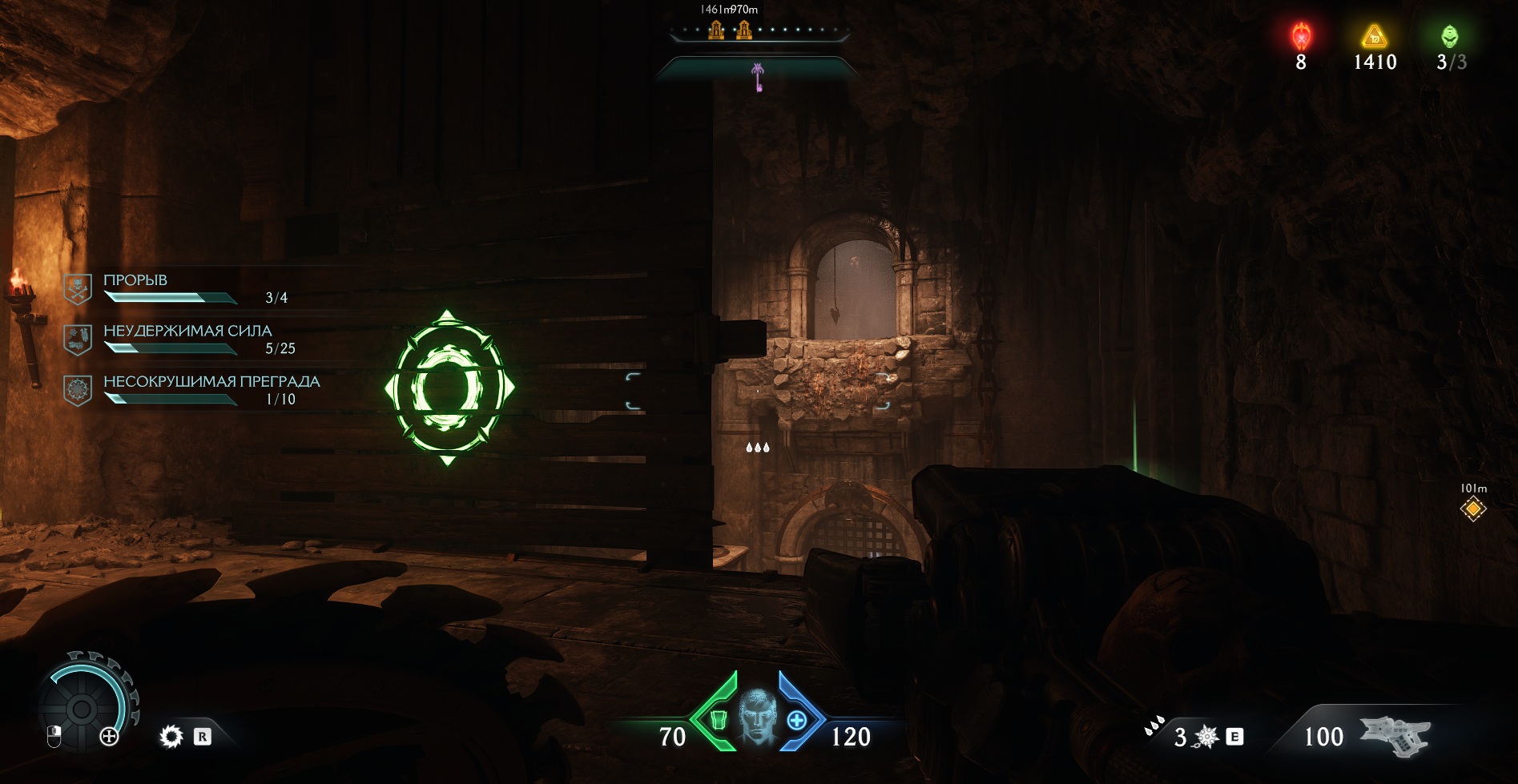Click the red skull resource icon
The height and width of the screenshot is (784, 1518).
click(x=1302, y=37)
